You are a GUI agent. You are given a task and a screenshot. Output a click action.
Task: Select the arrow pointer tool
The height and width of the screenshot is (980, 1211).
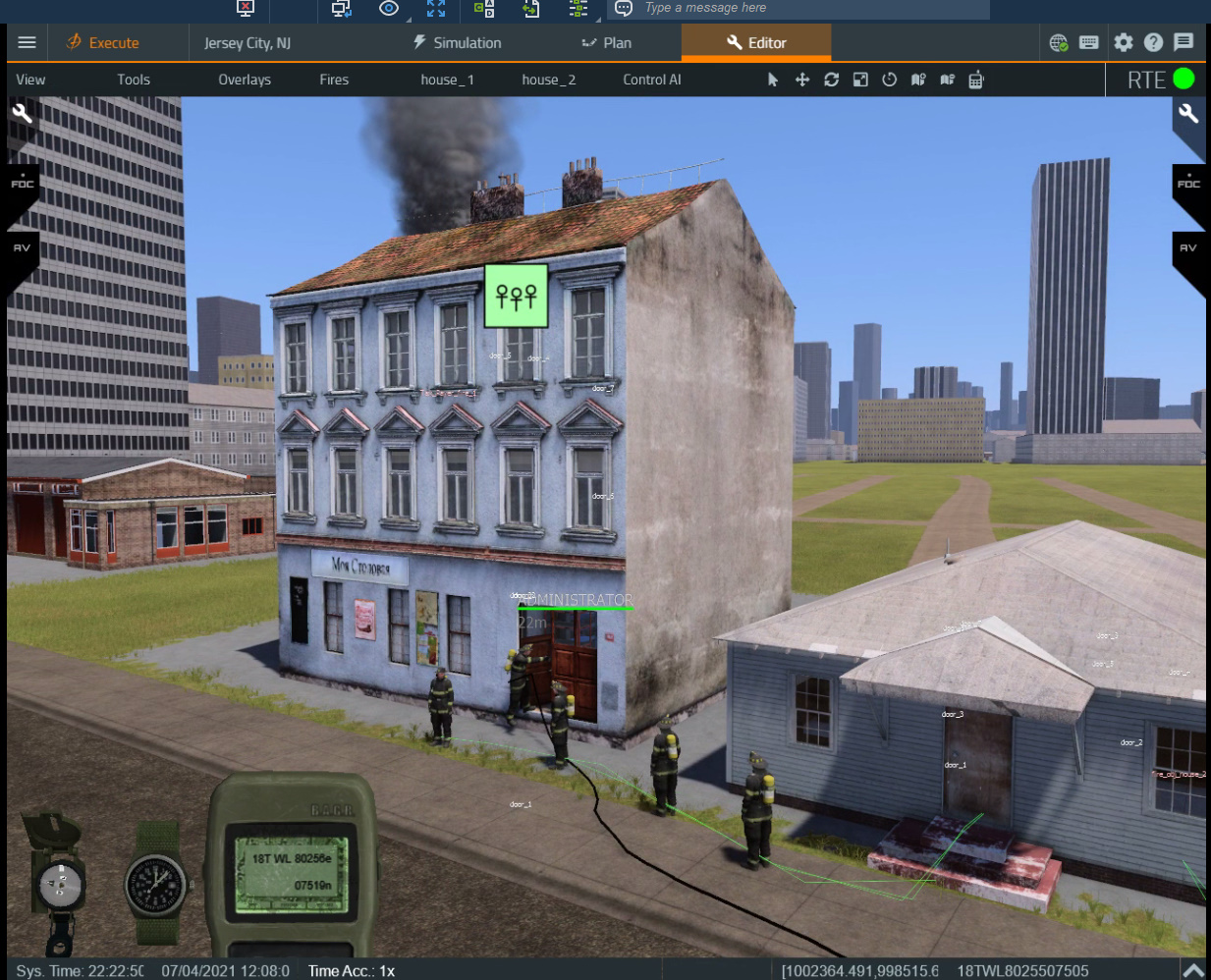pos(773,80)
